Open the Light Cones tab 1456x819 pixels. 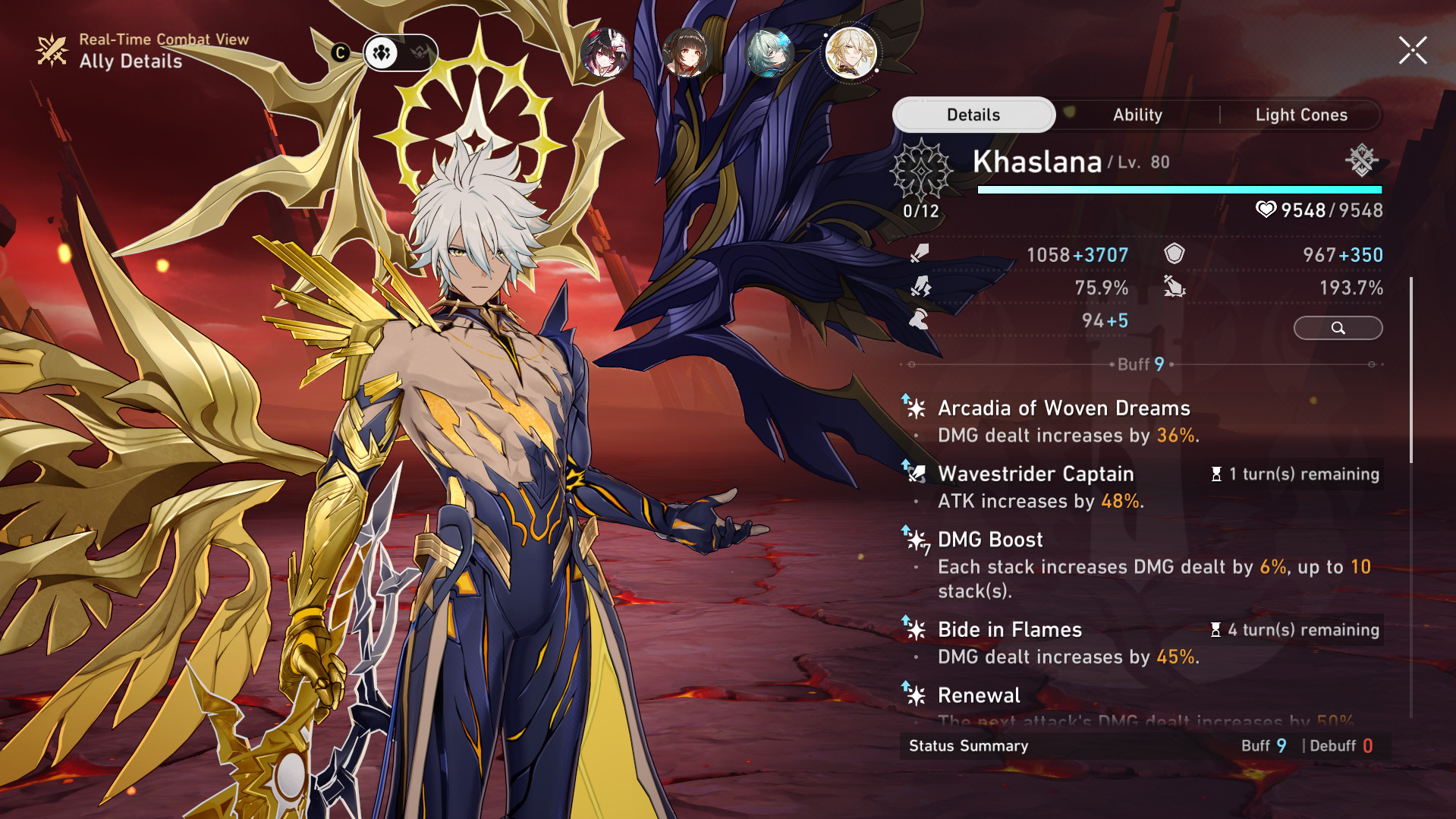pyautogui.click(x=1300, y=115)
